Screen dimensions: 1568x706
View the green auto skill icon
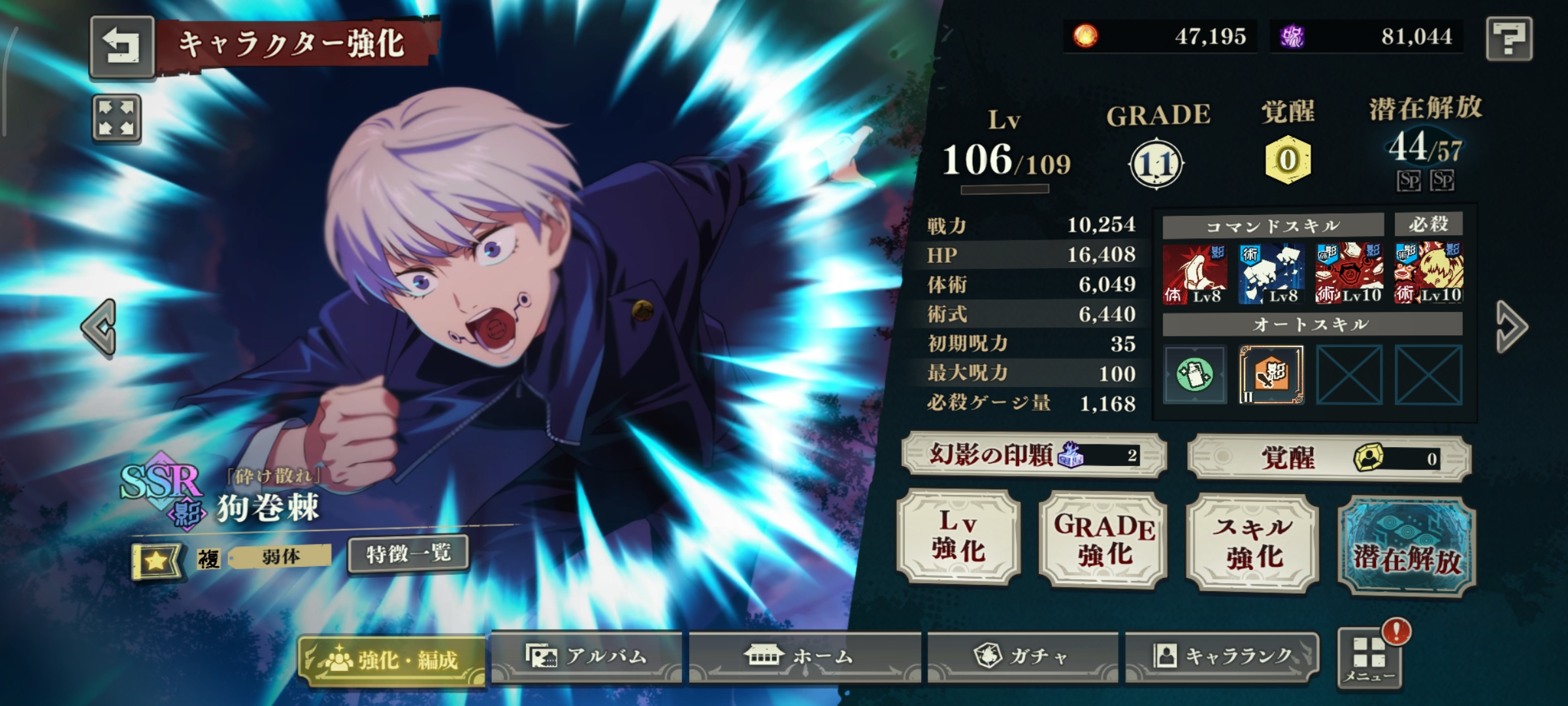pyautogui.click(x=1195, y=375)
